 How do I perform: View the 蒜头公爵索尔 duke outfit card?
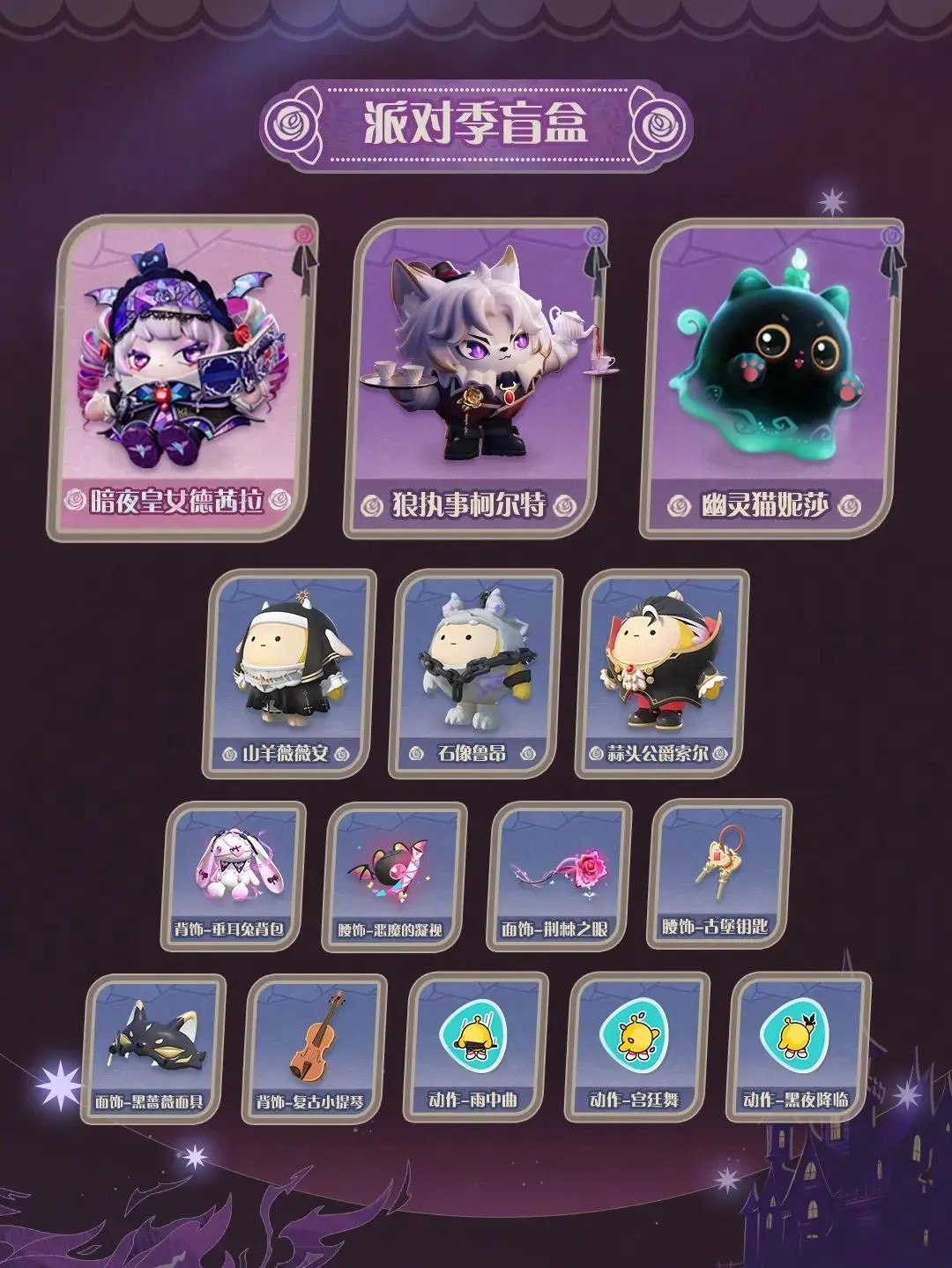pos(661,675)
